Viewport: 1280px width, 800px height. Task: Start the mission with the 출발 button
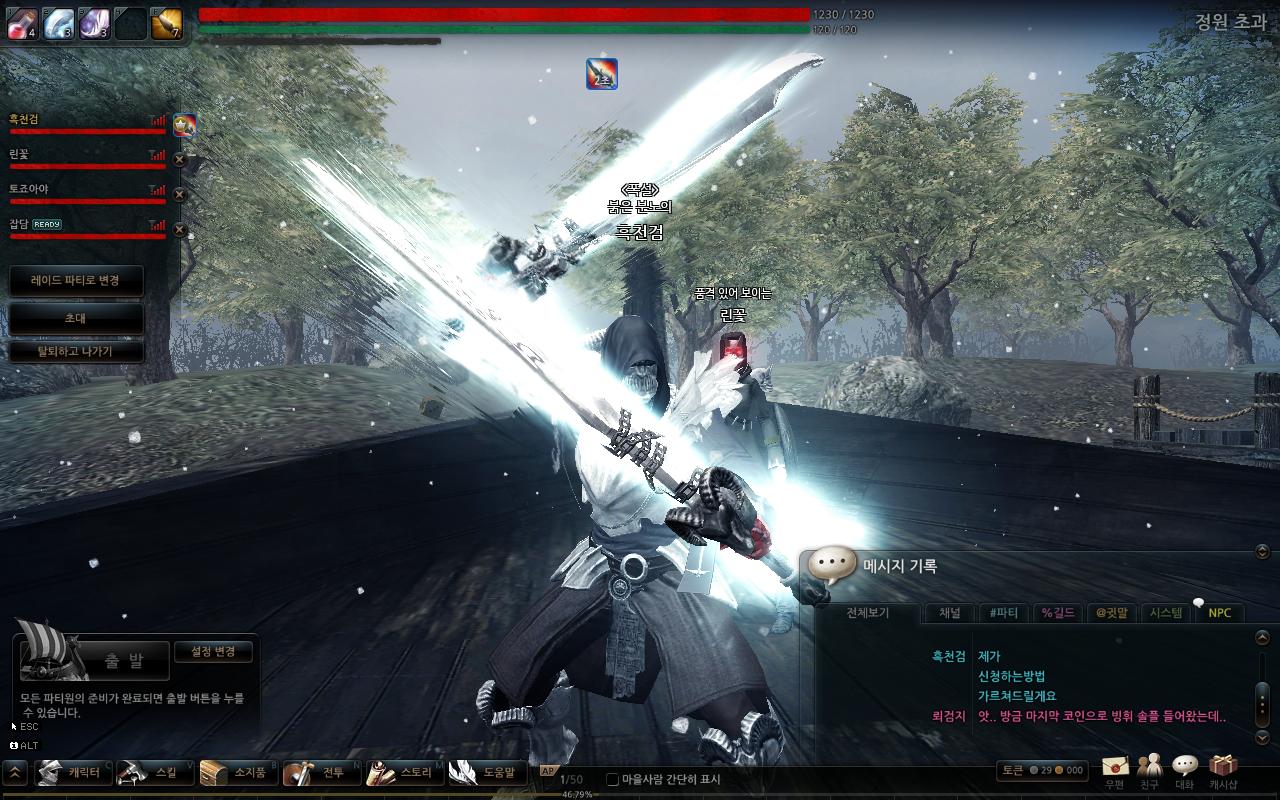(124, 660)
